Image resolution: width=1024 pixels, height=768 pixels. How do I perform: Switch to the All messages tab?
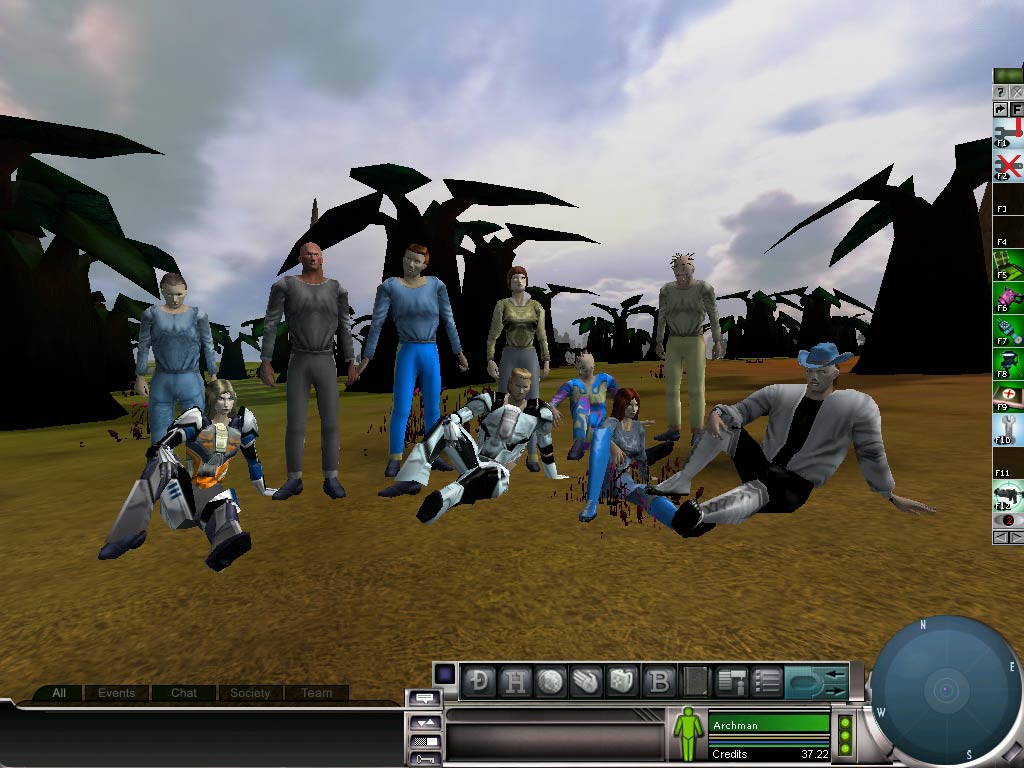tap(59, 693)
